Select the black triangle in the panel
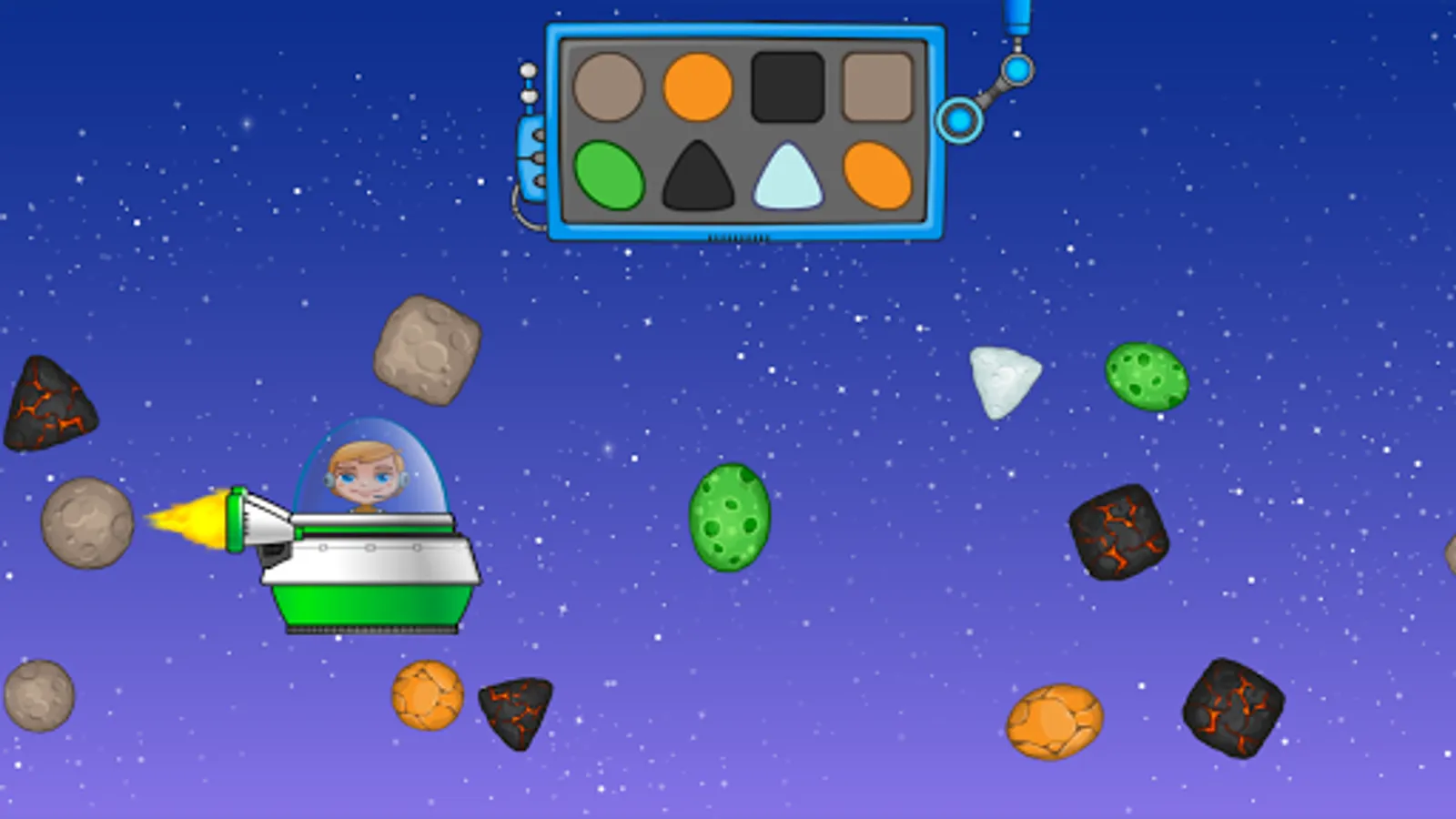The width and height of the screenshot is (1456, 819). tap(699, 177)
